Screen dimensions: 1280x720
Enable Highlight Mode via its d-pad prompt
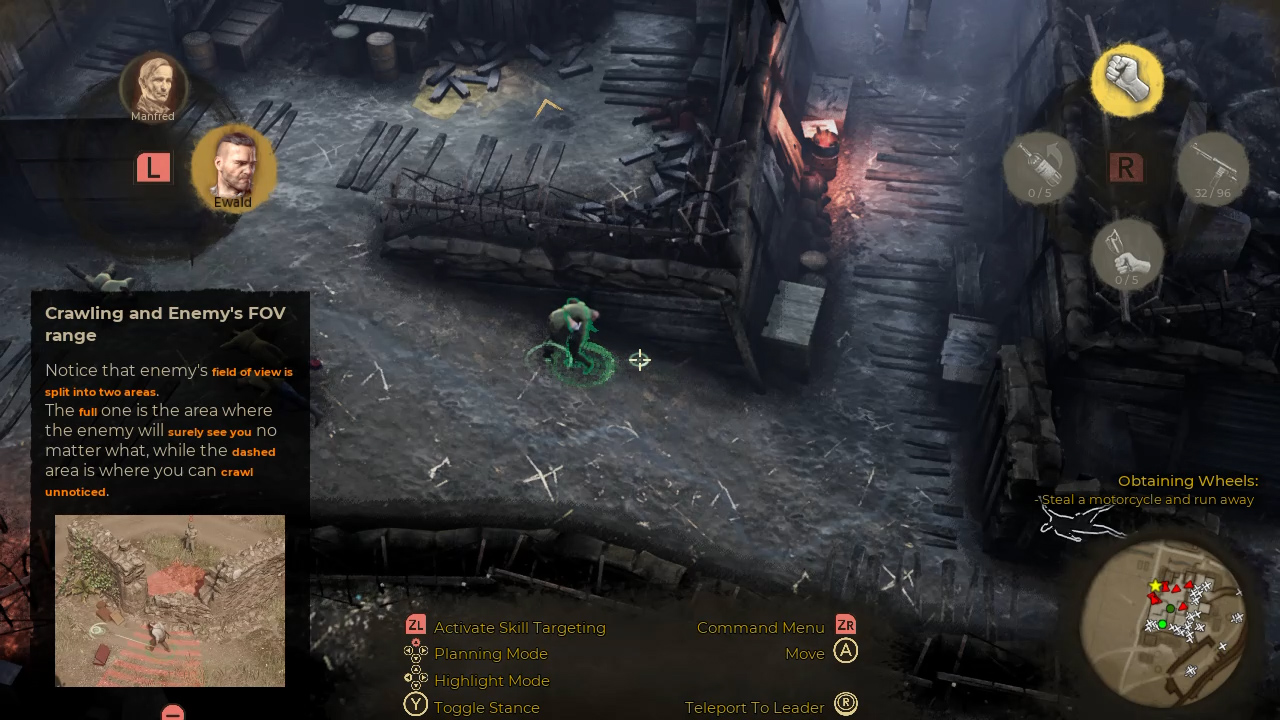(x=416, y=680)
